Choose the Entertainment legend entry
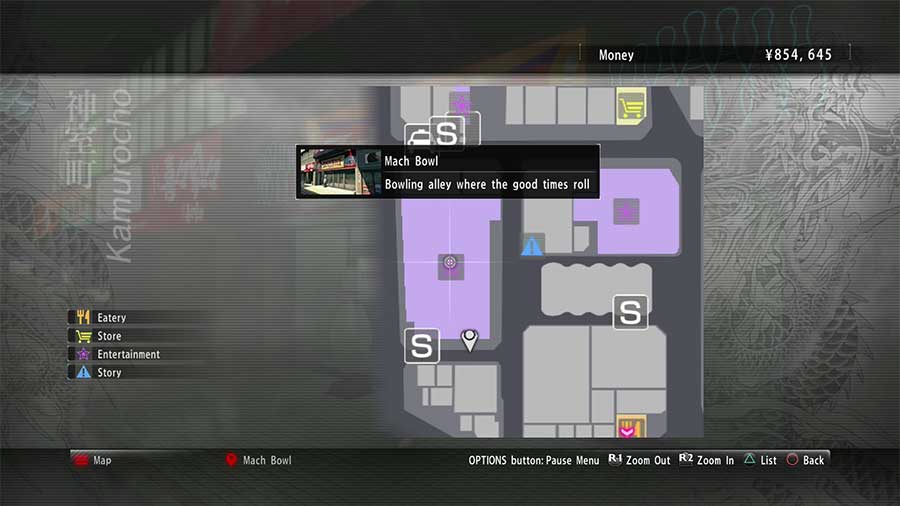The height and width of the screenshot is (506, 900). pyautogui.click(x=128, y=354)
